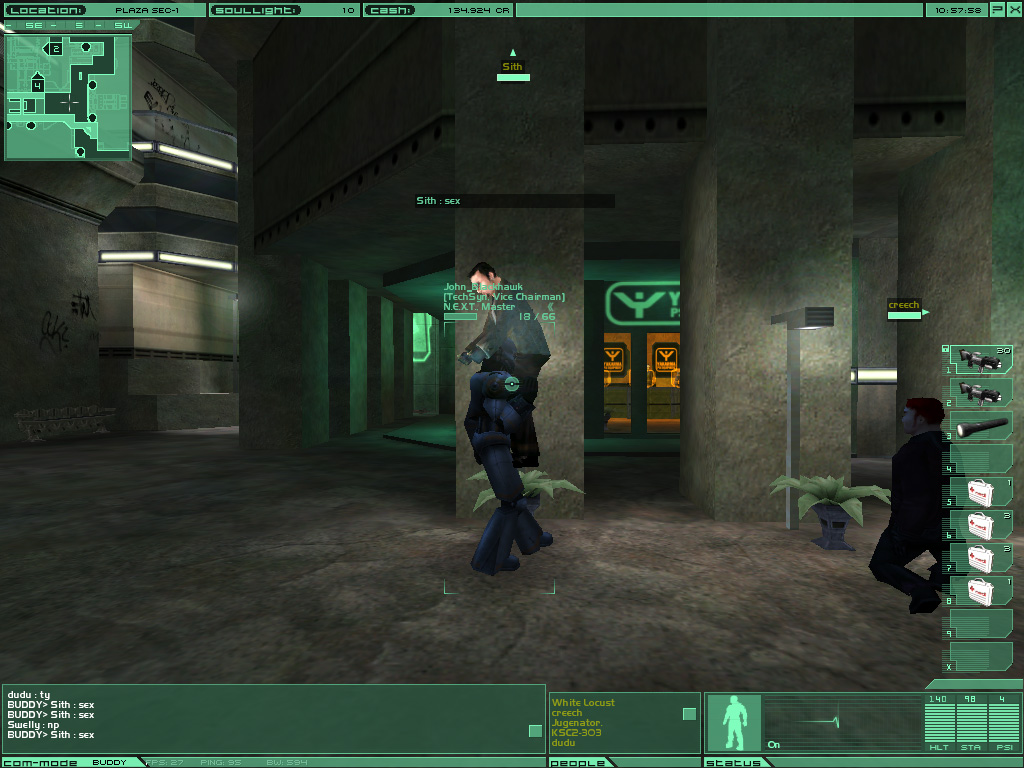1024x768 pixels.
Task: Use the medkit in quickbelt slot 5
Action: coord(980,492)
